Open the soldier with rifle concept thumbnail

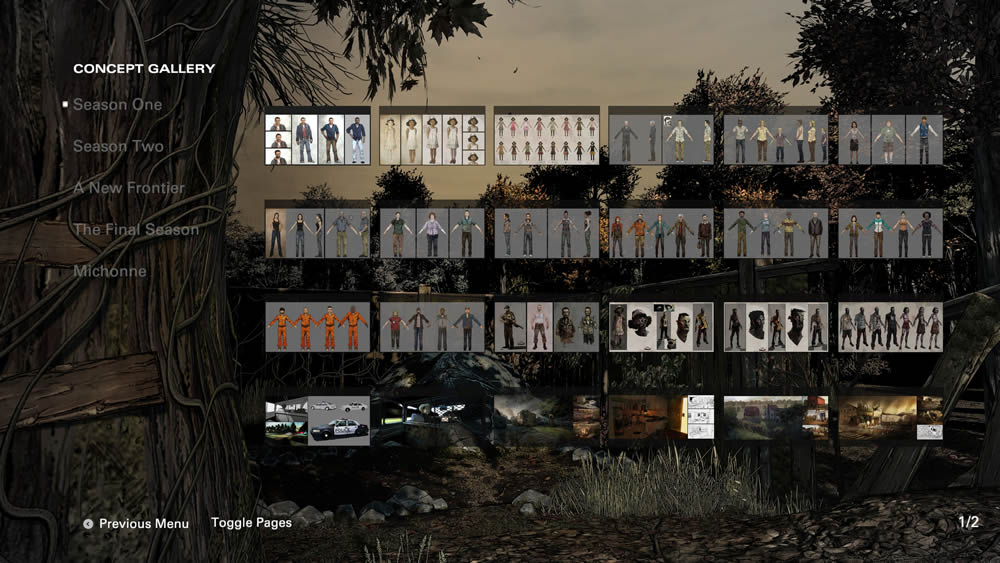547,327
